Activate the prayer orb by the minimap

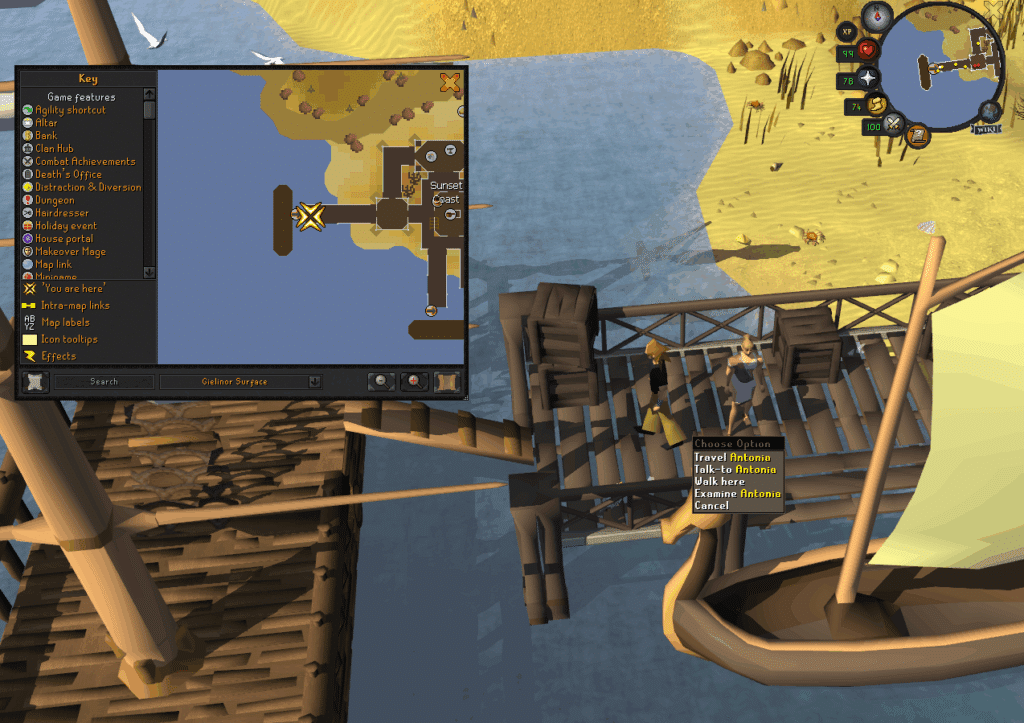click(x=868, y=77)
